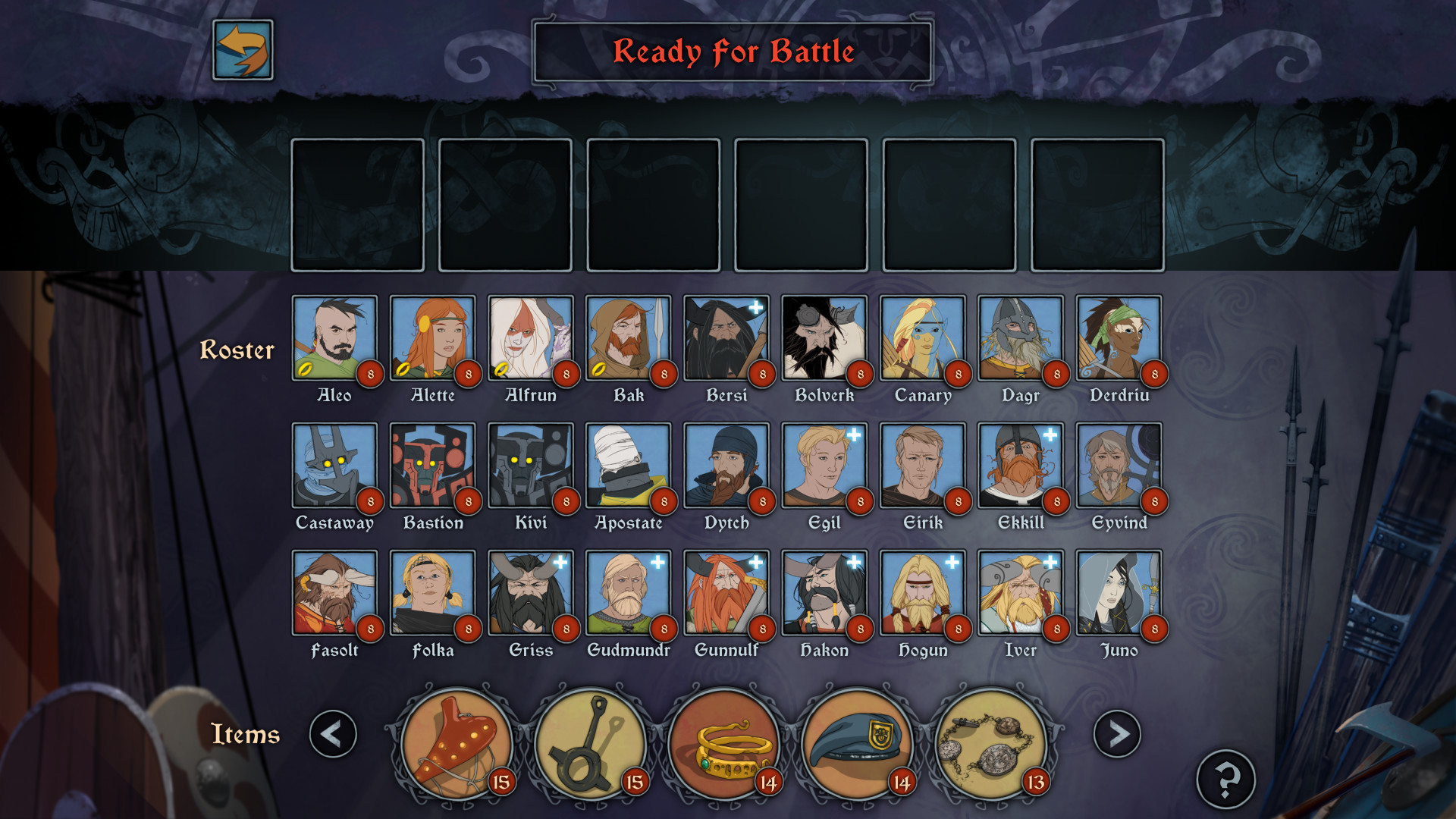The image size is (1456, 819).
Task: Choose the Castaway hero portrait
Action: [334, 465]
